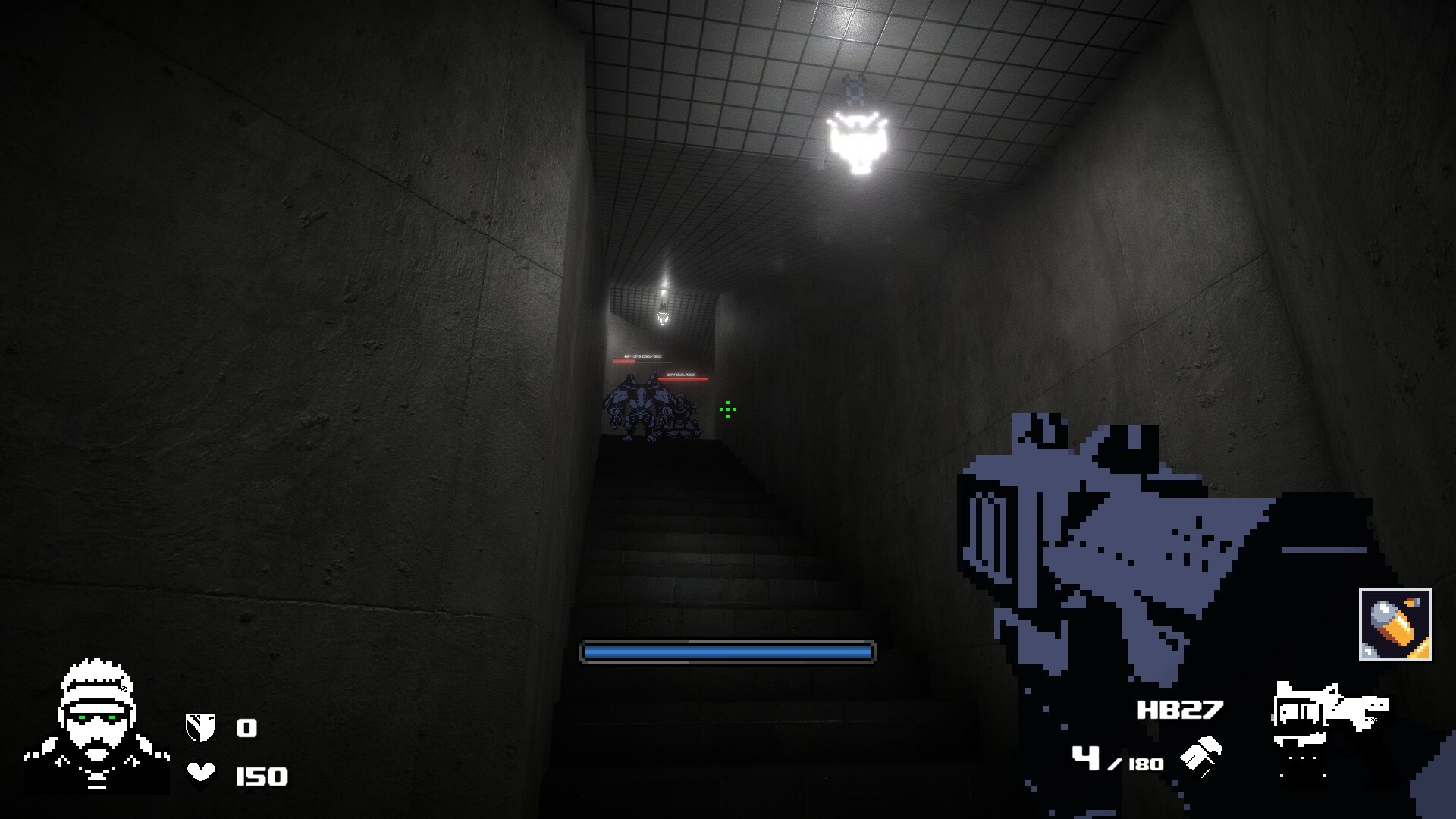Click the green crosshair at screen center
1456x819 pixels.
[x=728, y=410]
